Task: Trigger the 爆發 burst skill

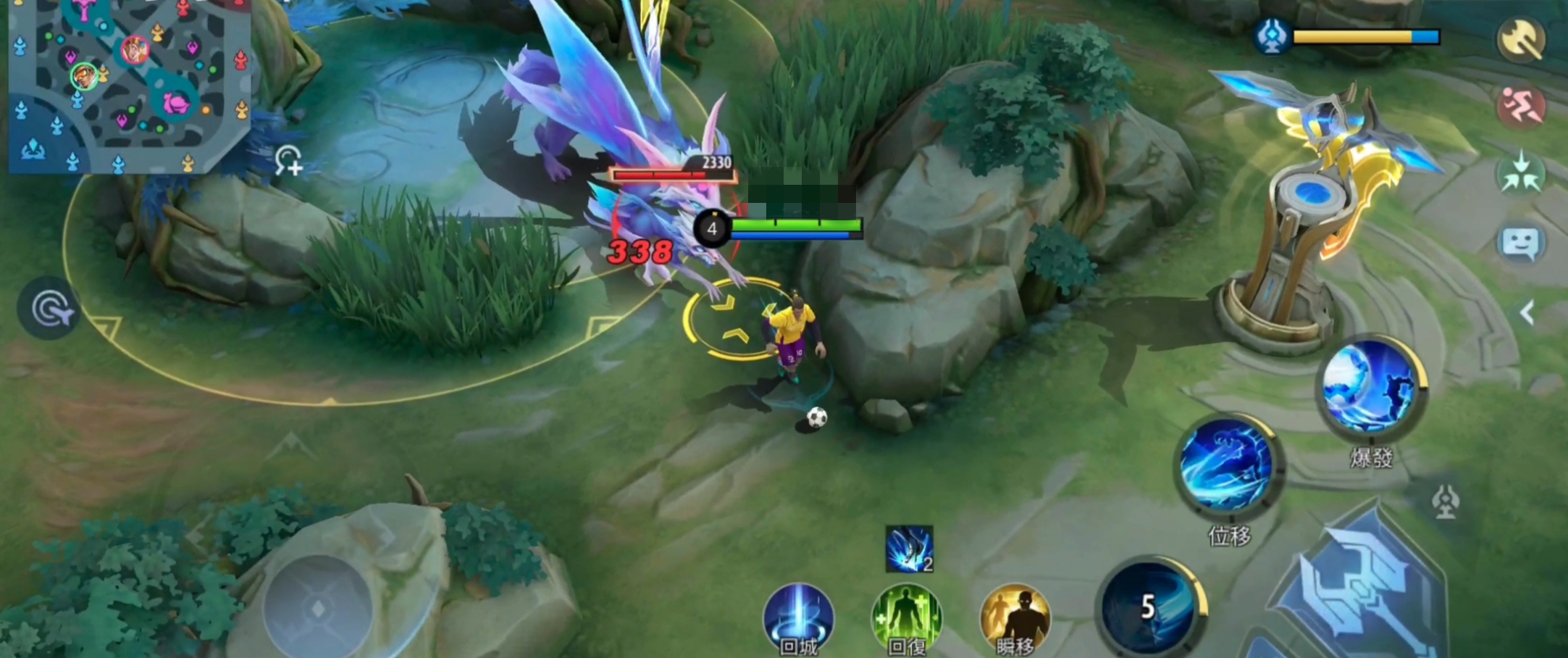Action: click(1369, 388)
